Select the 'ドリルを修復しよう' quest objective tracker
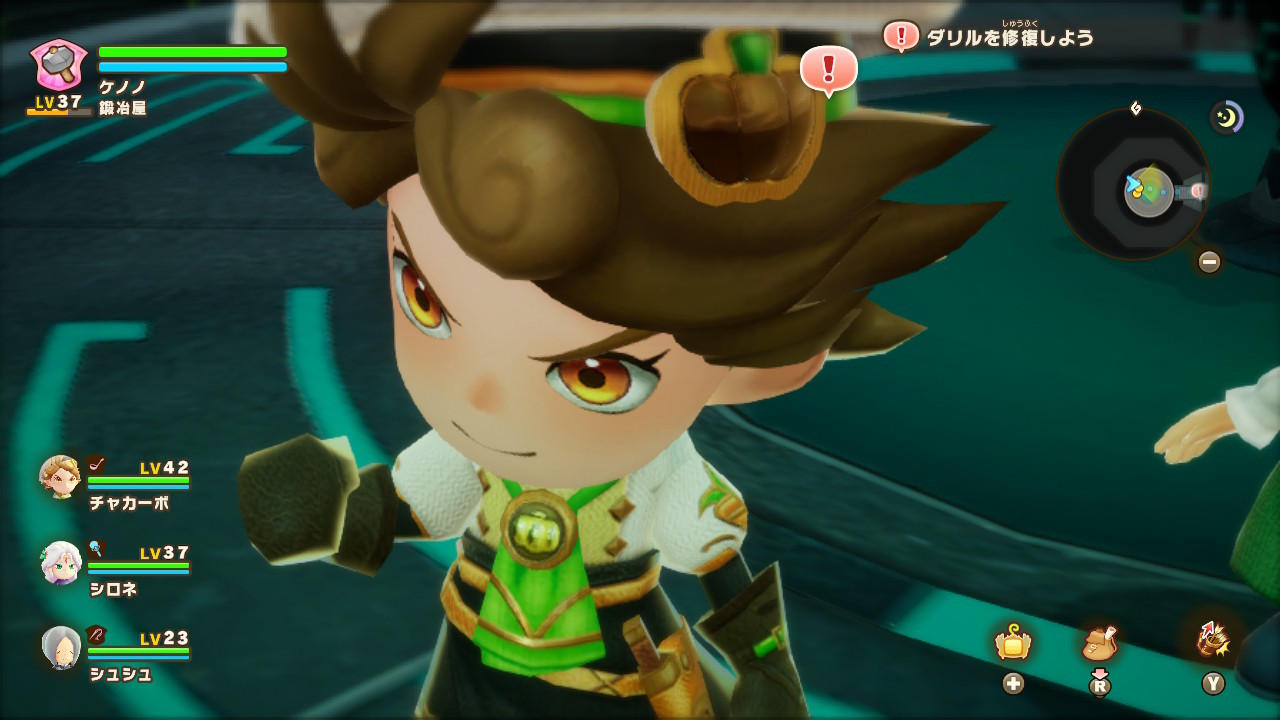 tap(1010, 38)
